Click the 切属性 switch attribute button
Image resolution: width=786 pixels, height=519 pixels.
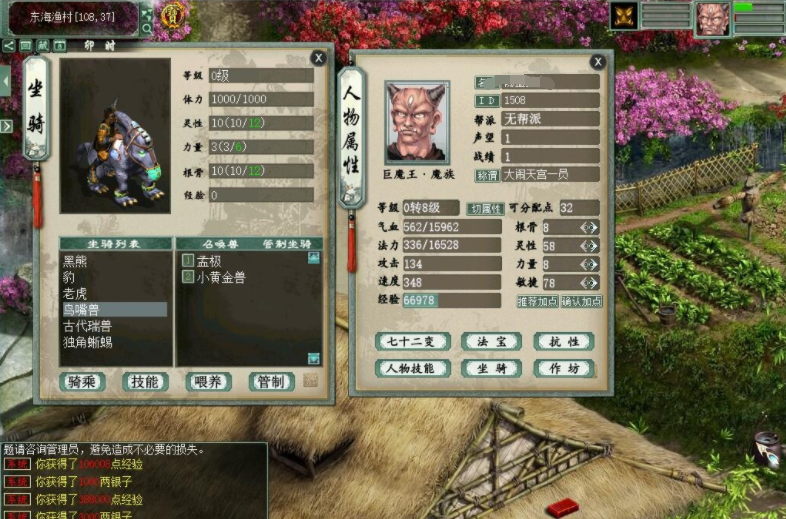(487, 208)
